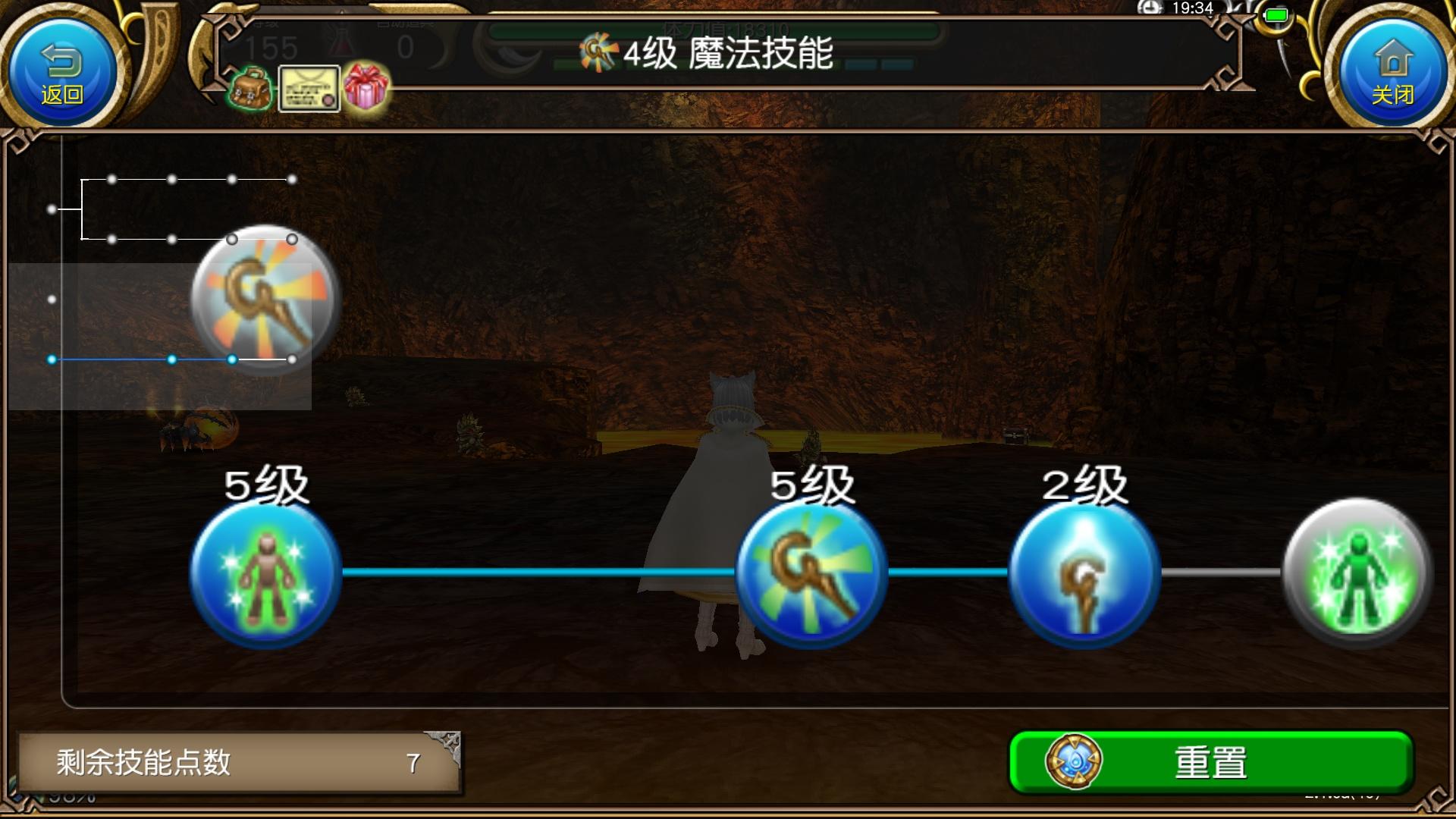Click the staff skill icon beside the title
1456x819 pixels.
pyautogui.click(x=599, y=53)
